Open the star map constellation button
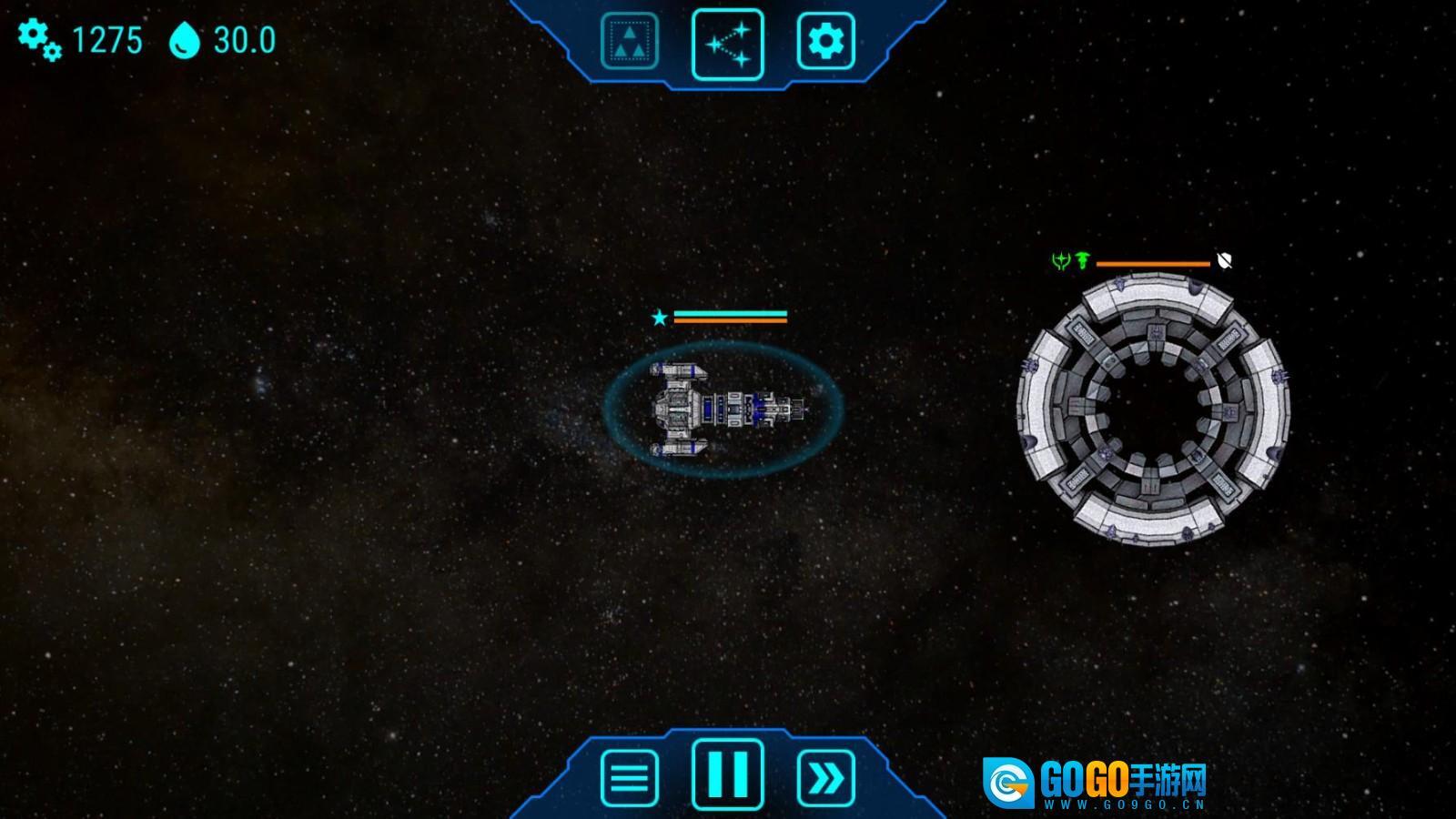1456x819 pixels. tap(728, 44)
